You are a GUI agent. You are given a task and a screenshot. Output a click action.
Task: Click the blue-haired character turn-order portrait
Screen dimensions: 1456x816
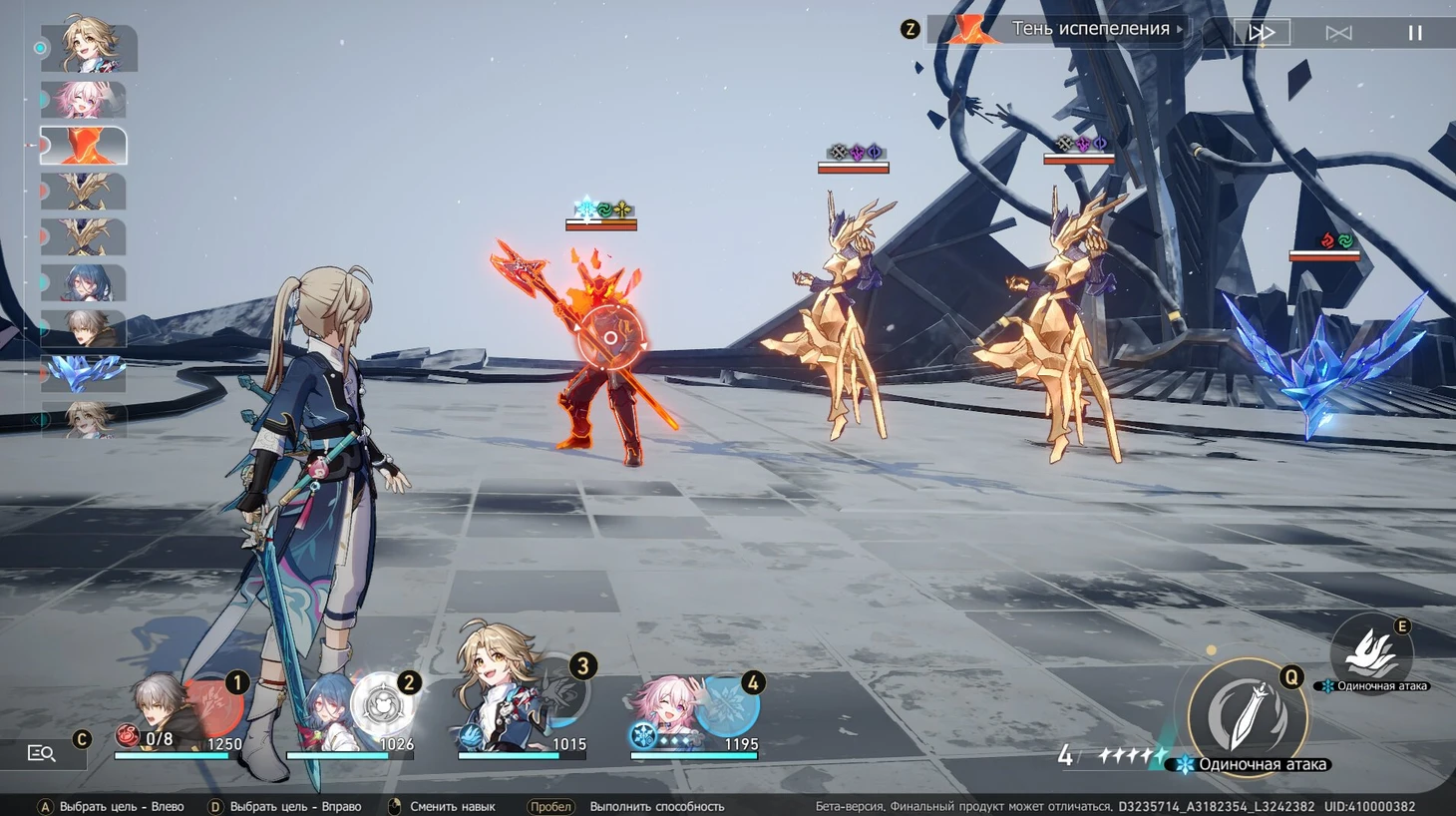point(84,283)
